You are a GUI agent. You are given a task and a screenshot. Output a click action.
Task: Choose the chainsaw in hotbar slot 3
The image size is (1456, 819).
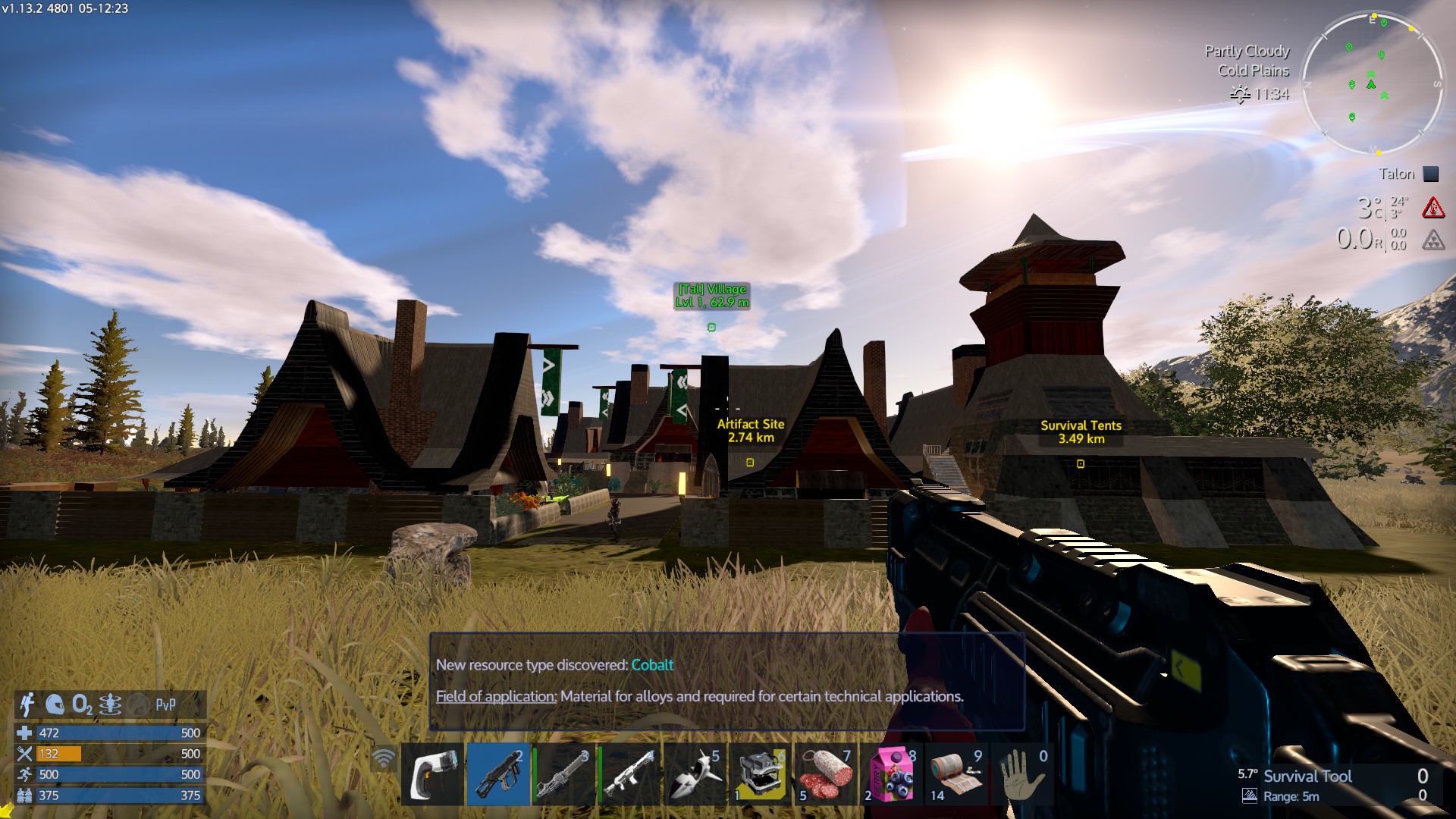tap(563, 774)
